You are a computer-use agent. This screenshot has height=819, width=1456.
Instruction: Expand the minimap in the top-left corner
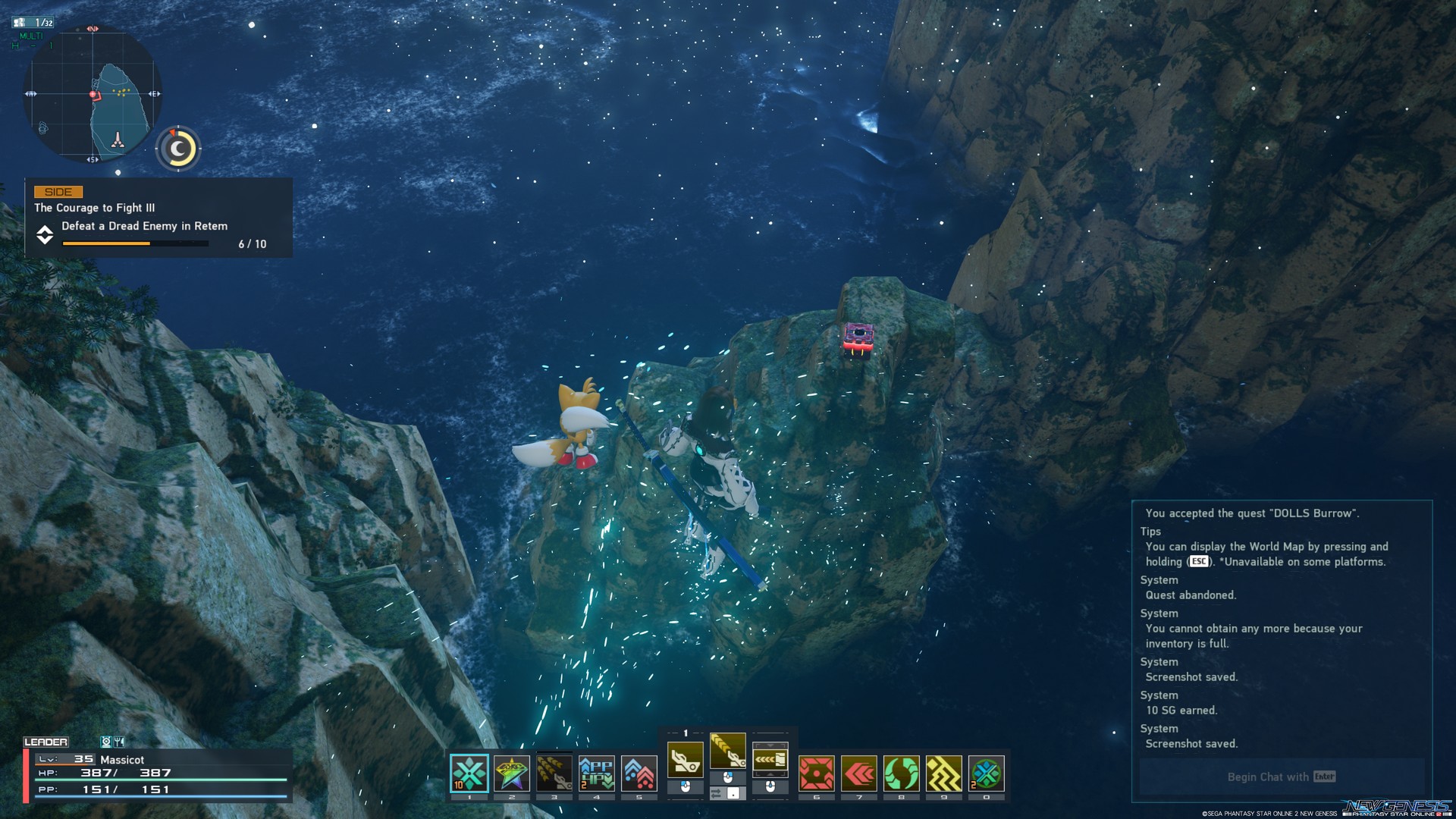click(x=95, y=95)
